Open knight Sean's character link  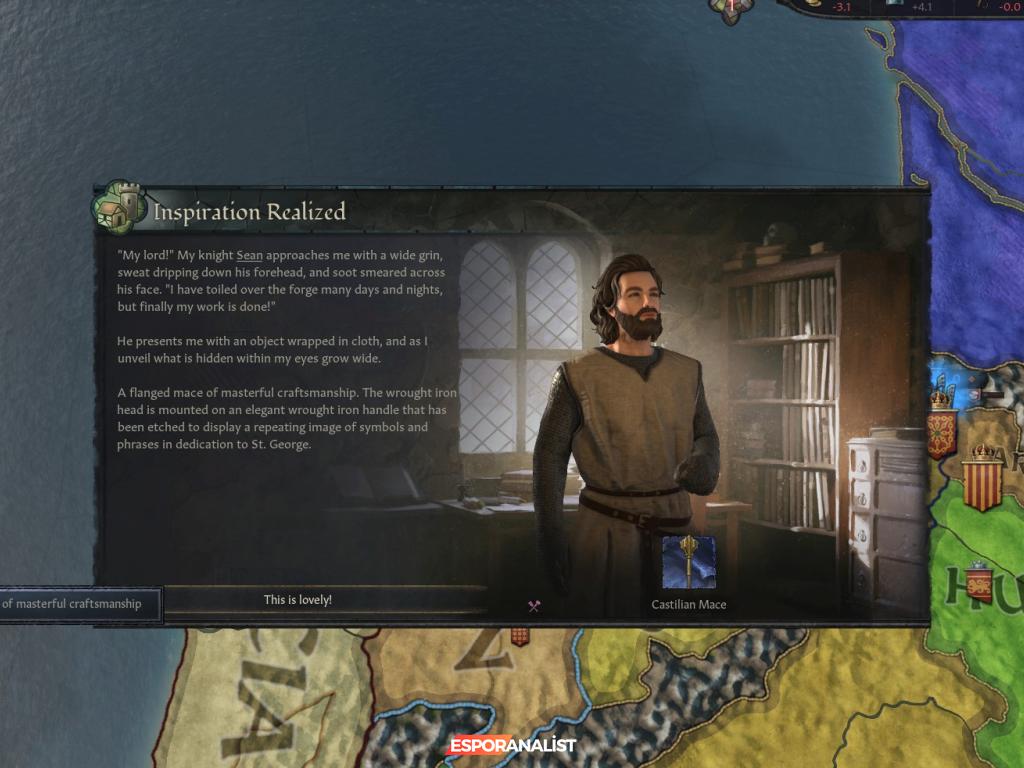pyautogui.click(x=250, y=256)
